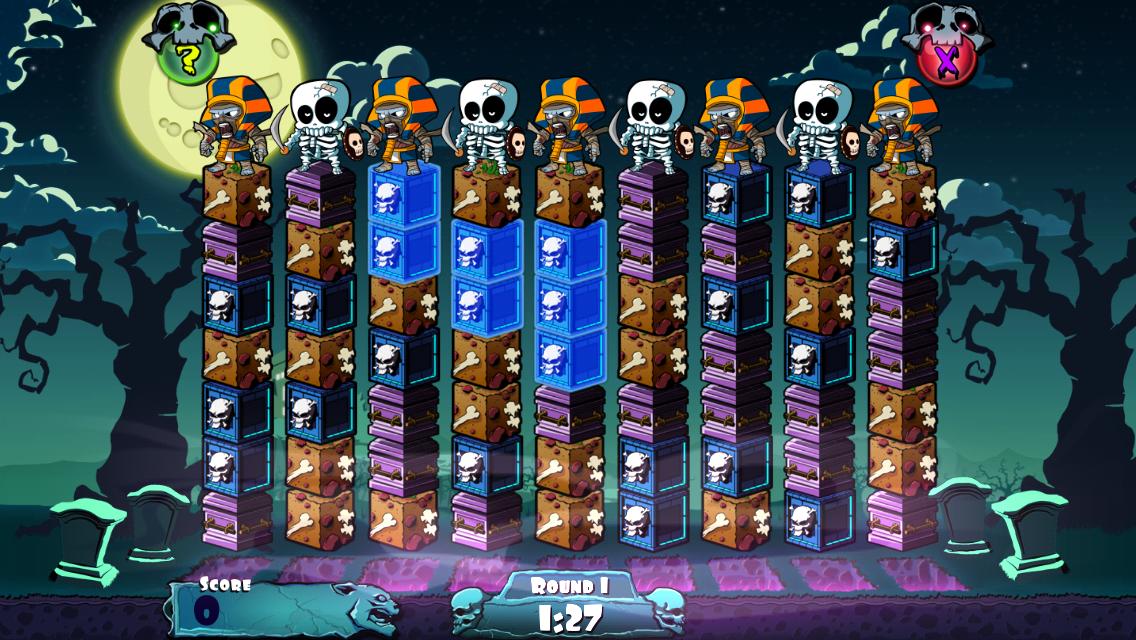Quit using the red X skull button

(946, 55)
